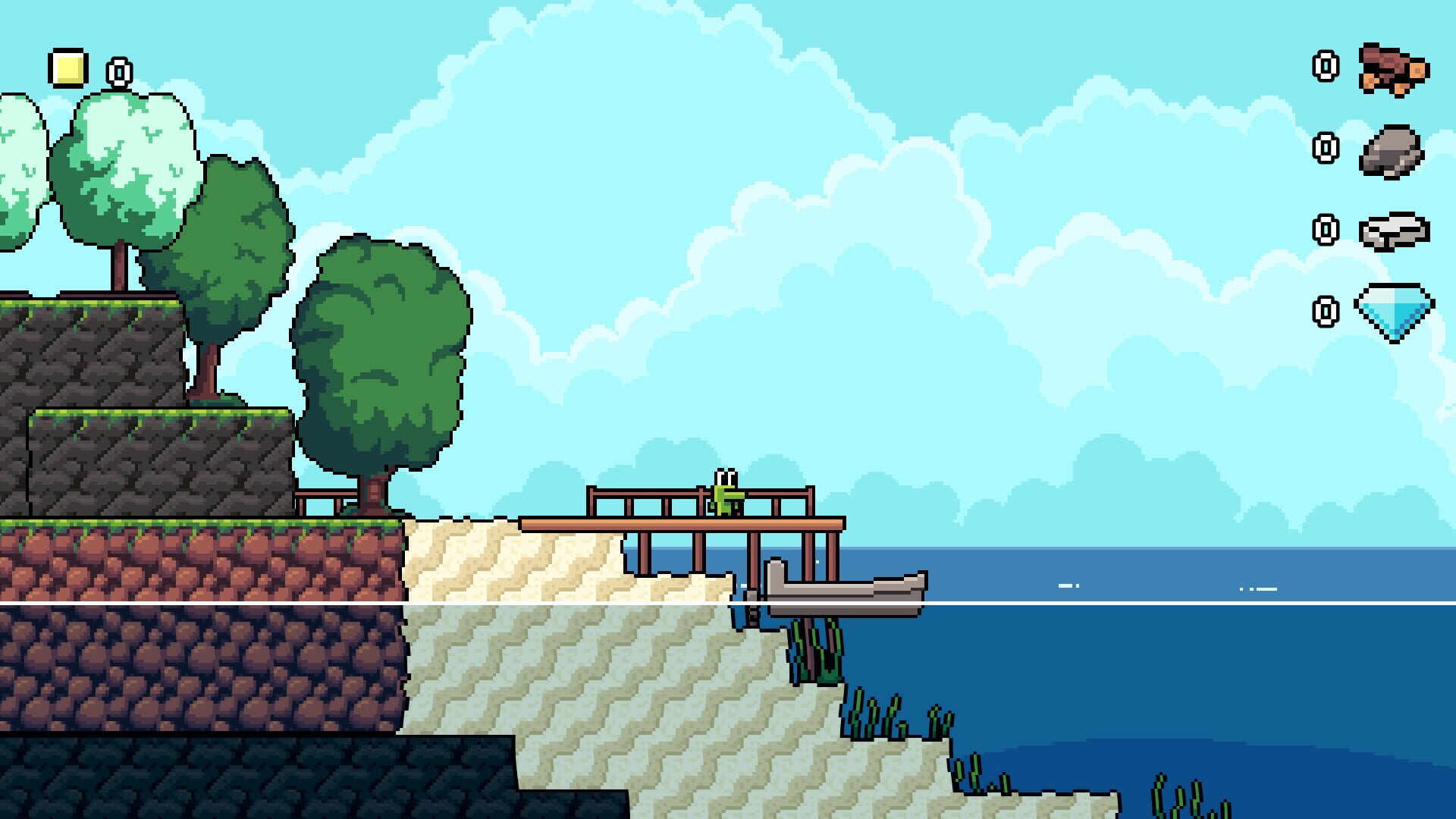The height and width of the screenshot is (819, 1456).
Task: Click the stone counter showing zero
Action: click(x=1326, y=146)
